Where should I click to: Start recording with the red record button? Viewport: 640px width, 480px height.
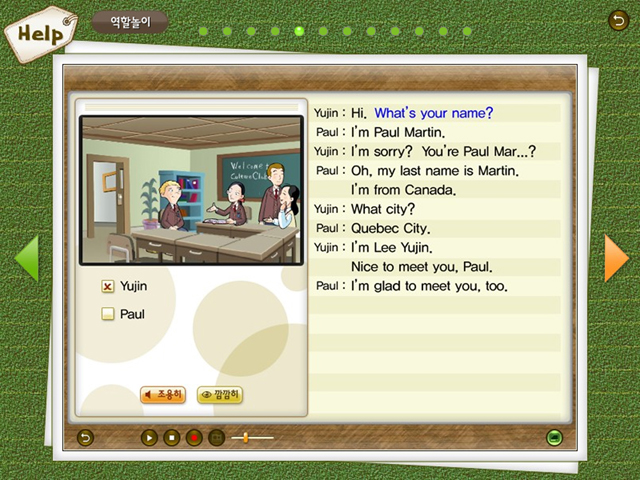(194, 437)
